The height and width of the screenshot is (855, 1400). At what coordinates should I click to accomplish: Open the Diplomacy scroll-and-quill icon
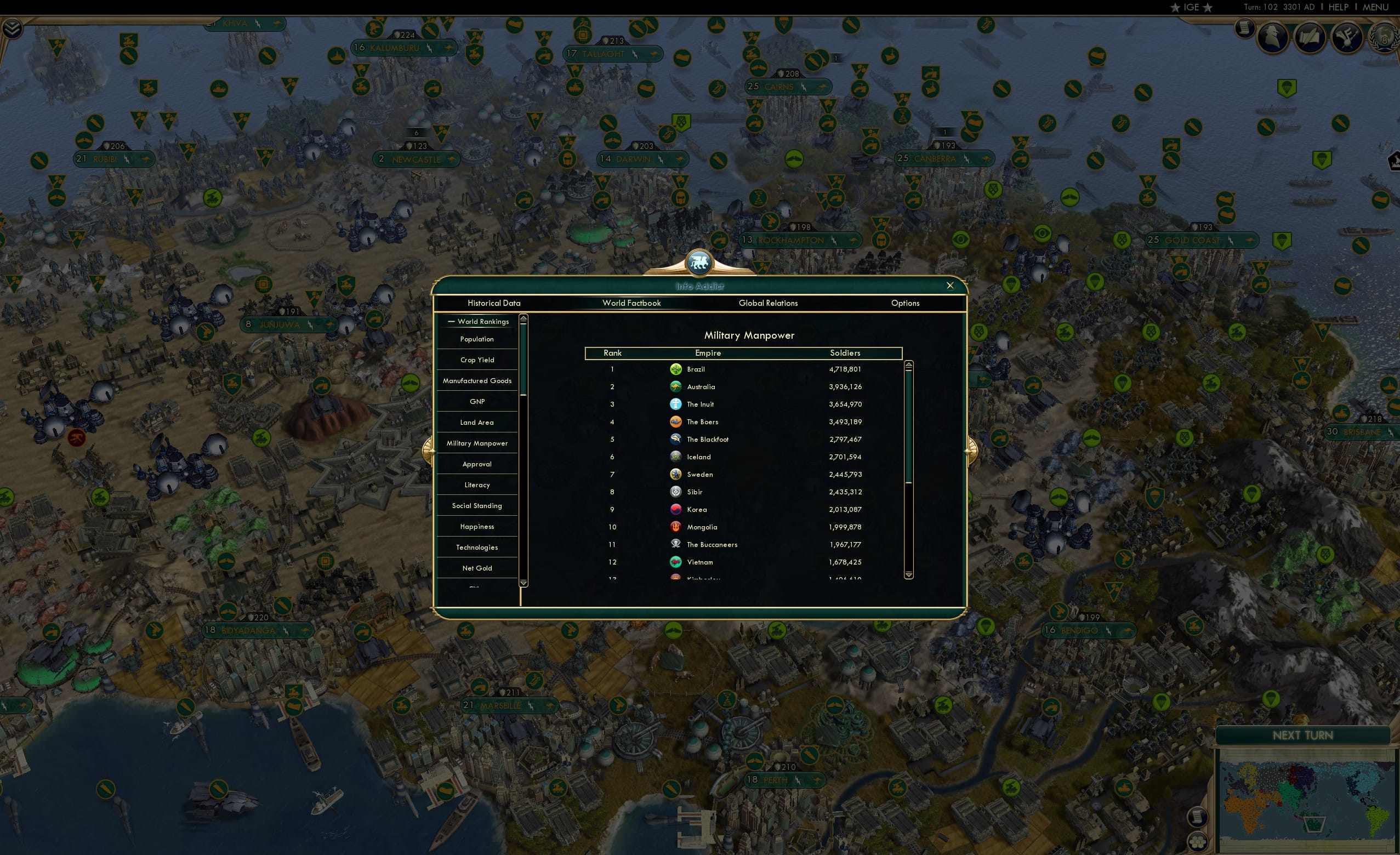click(1310, 37)
